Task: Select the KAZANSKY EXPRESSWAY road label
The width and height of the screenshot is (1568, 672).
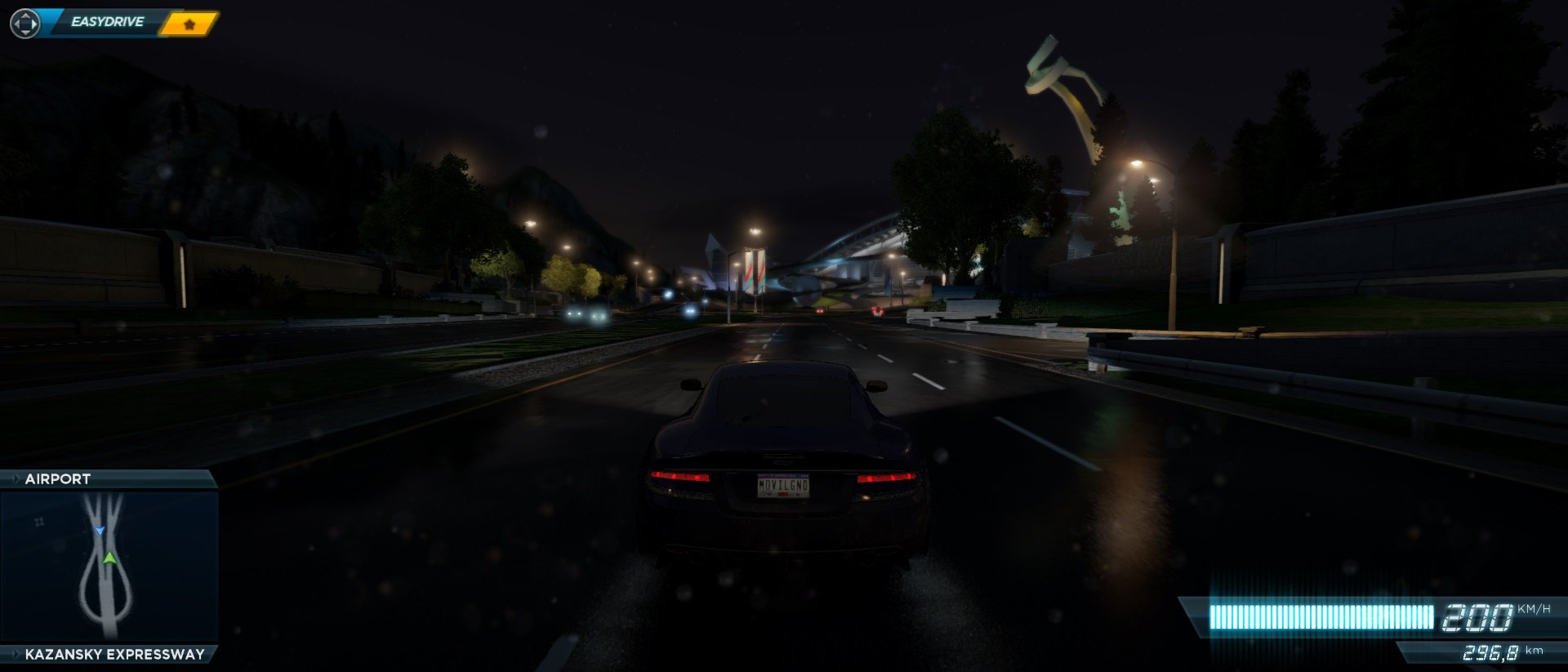Action: 114,653
